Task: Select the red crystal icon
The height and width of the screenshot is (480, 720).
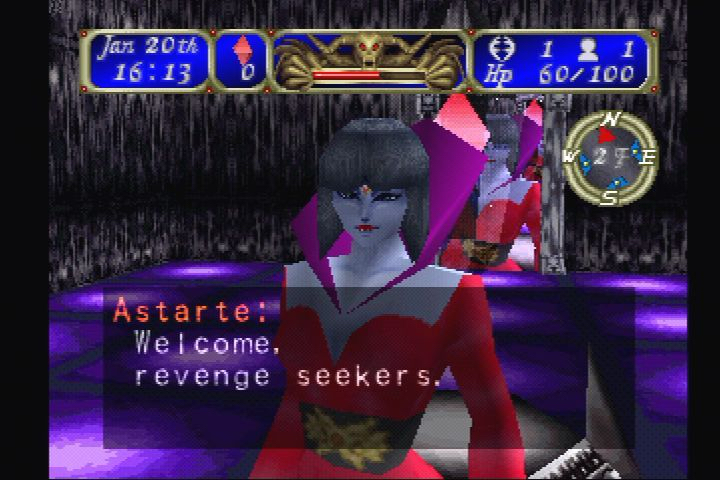Action: (243, 48)
